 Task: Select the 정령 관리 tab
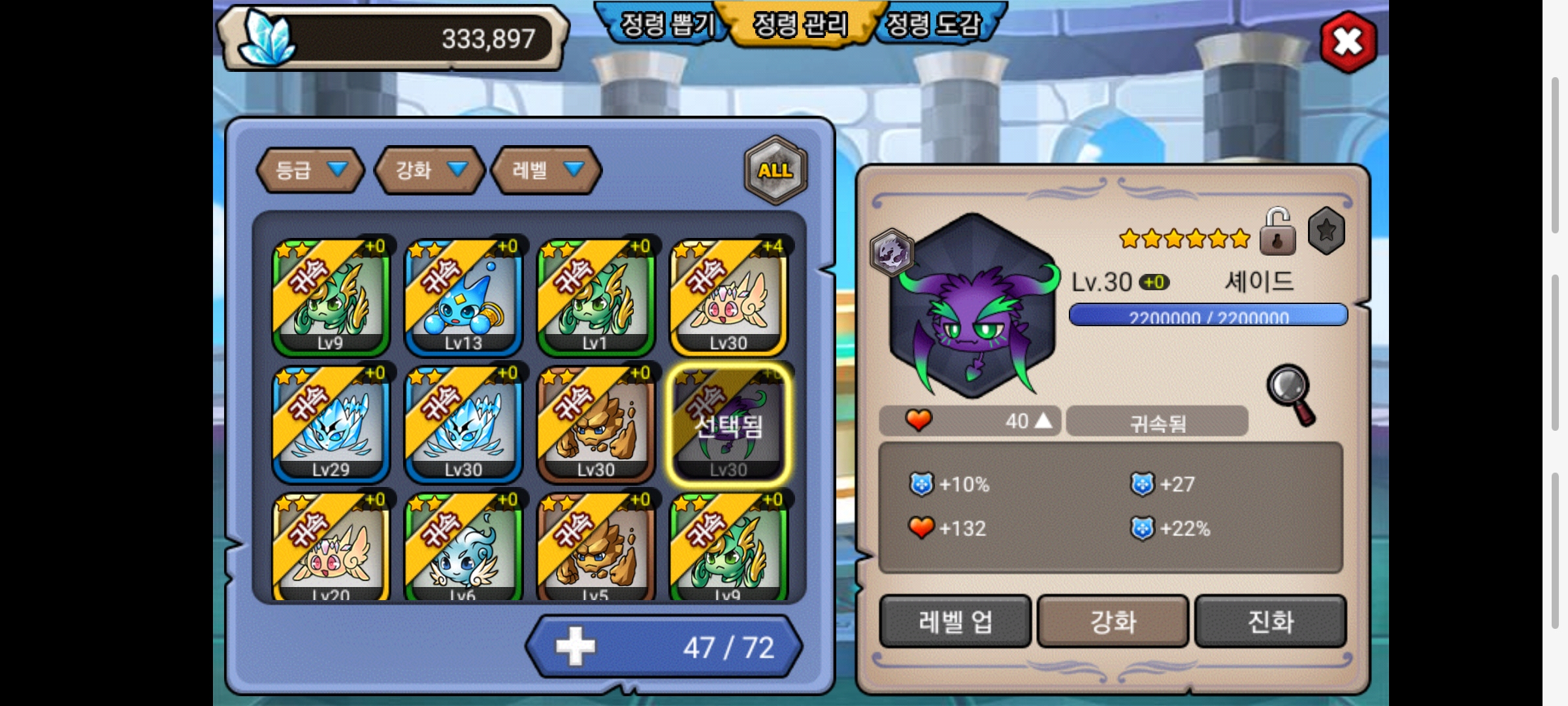click(x=800, y=25)
